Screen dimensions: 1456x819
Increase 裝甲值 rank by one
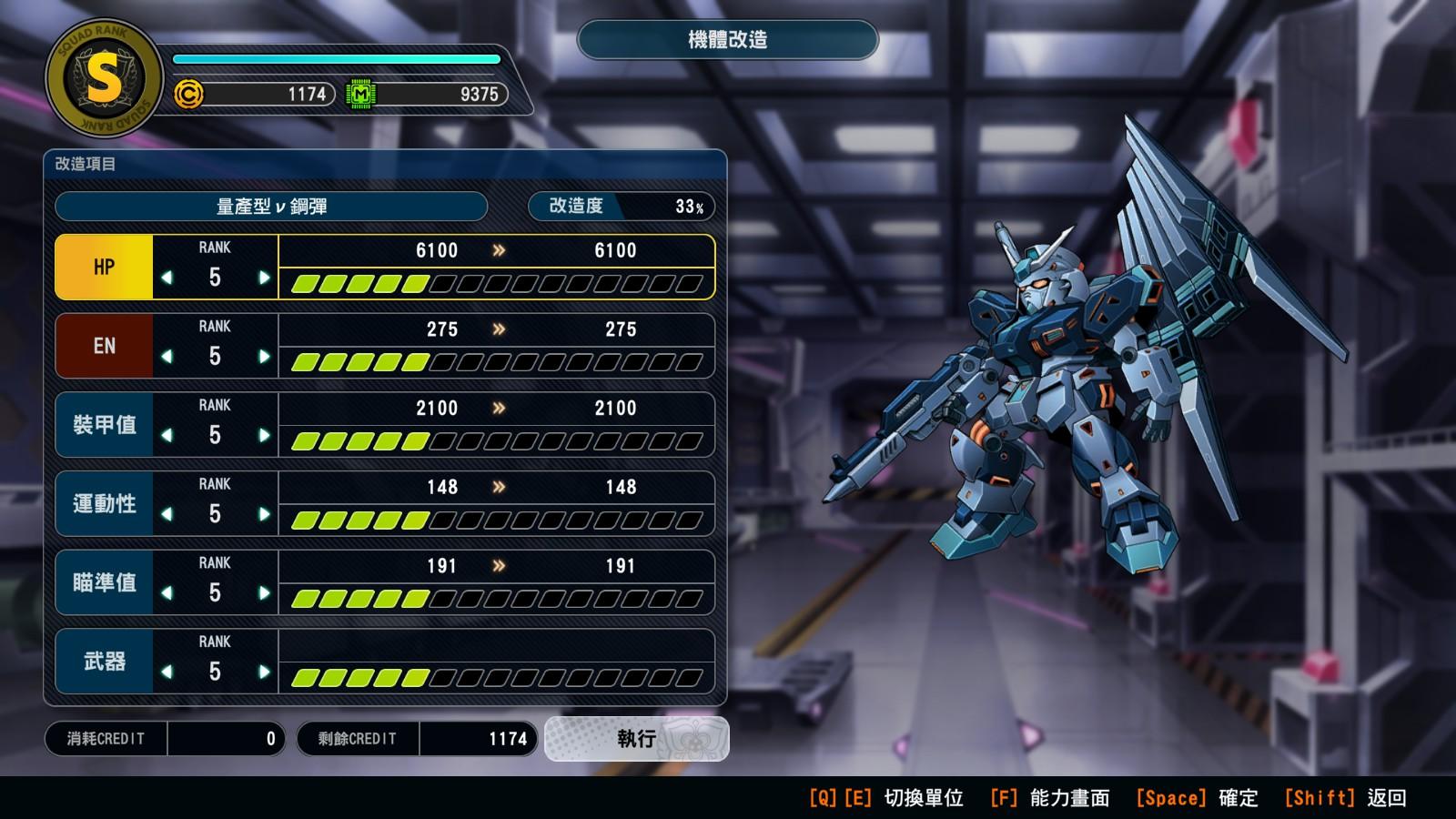click(x=264, y=435)
